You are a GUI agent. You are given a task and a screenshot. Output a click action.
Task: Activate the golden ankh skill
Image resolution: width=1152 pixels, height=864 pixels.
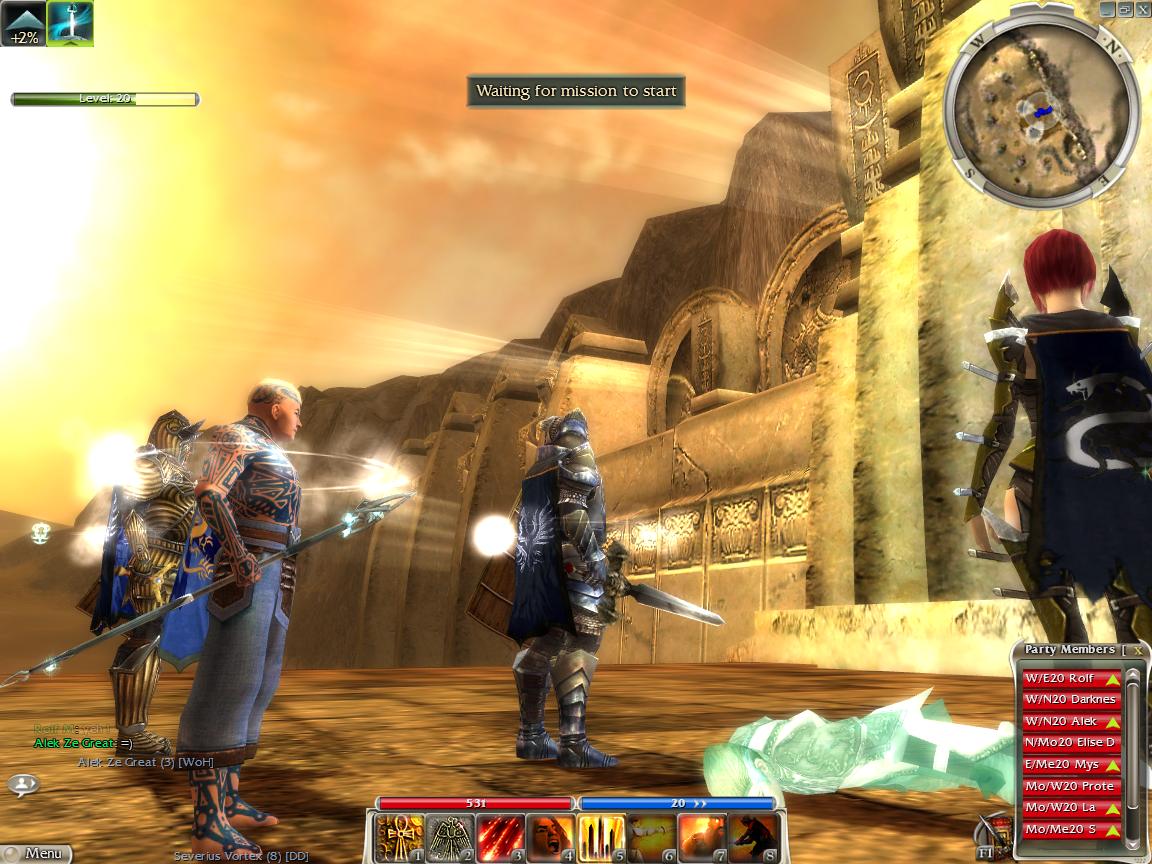pos(400,838)
